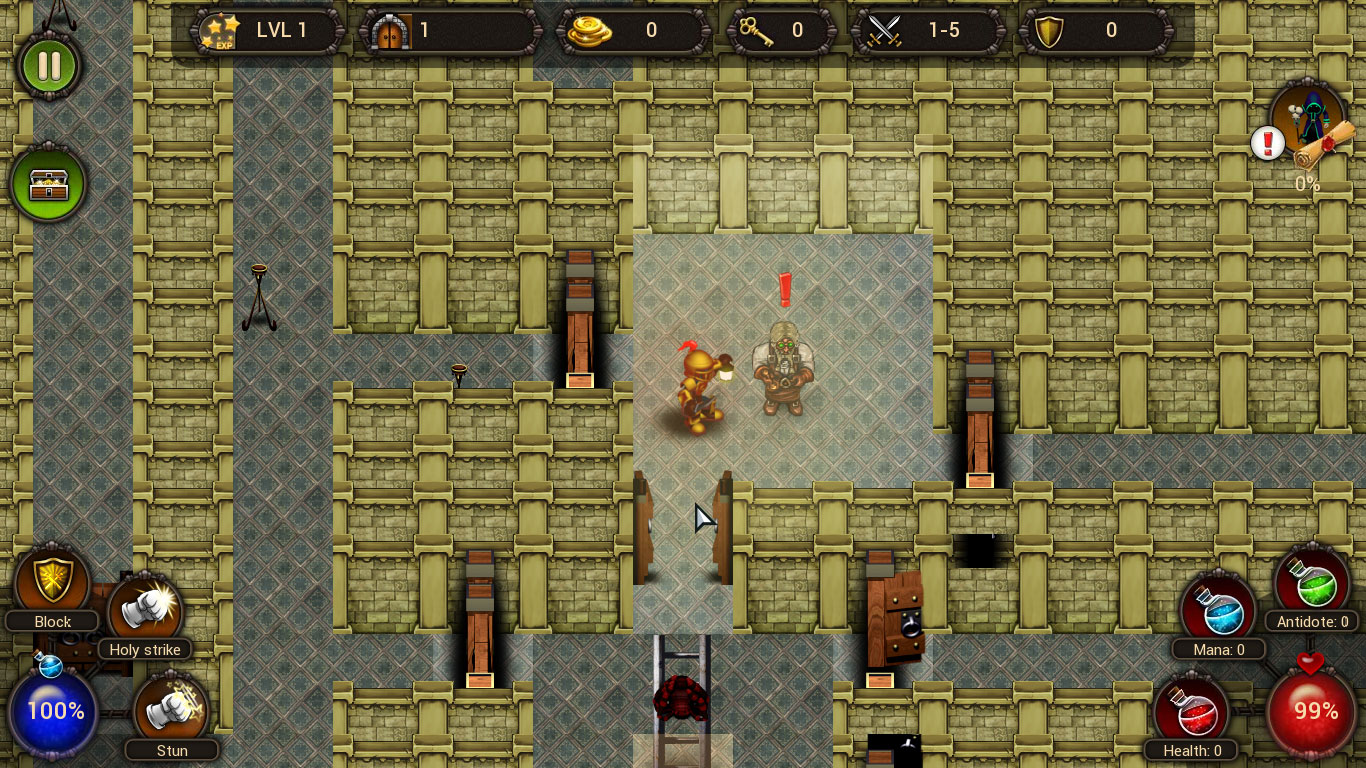Open the green treasure chest menu
The image size is (1366, 768).
coord(50,183)
